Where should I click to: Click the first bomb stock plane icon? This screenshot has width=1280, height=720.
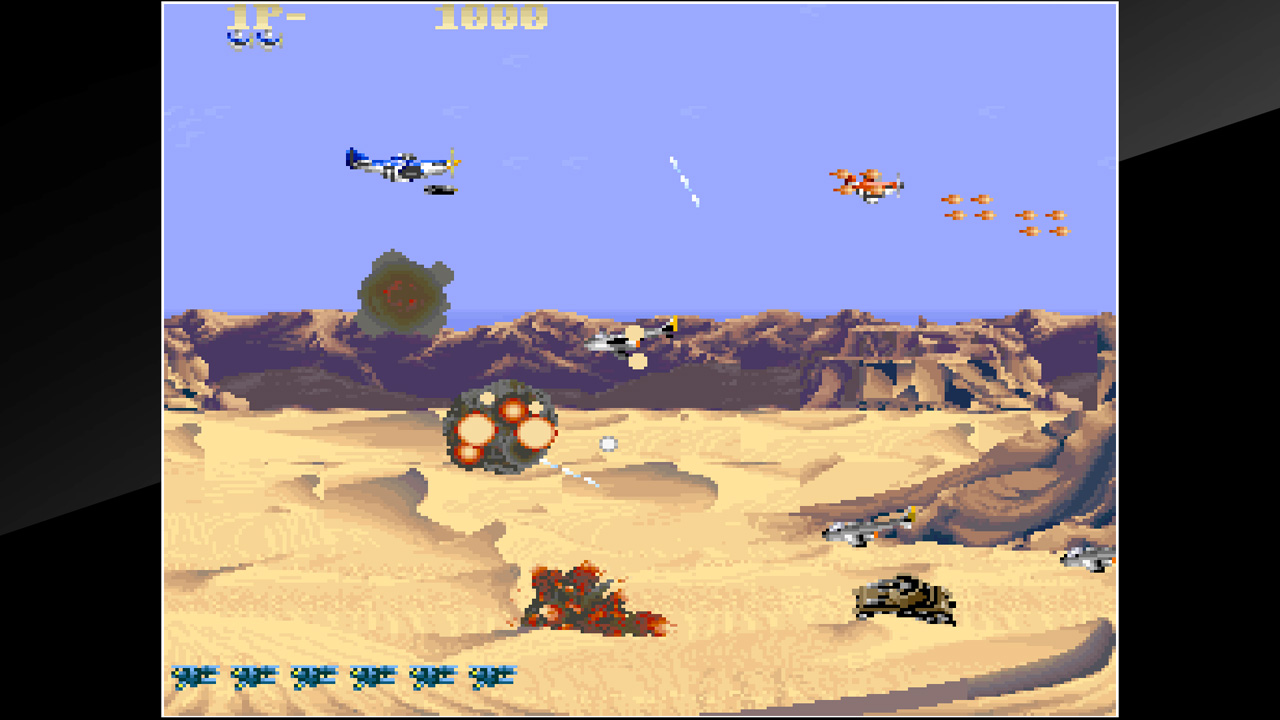pyautogui.click(x=196, y=677)
